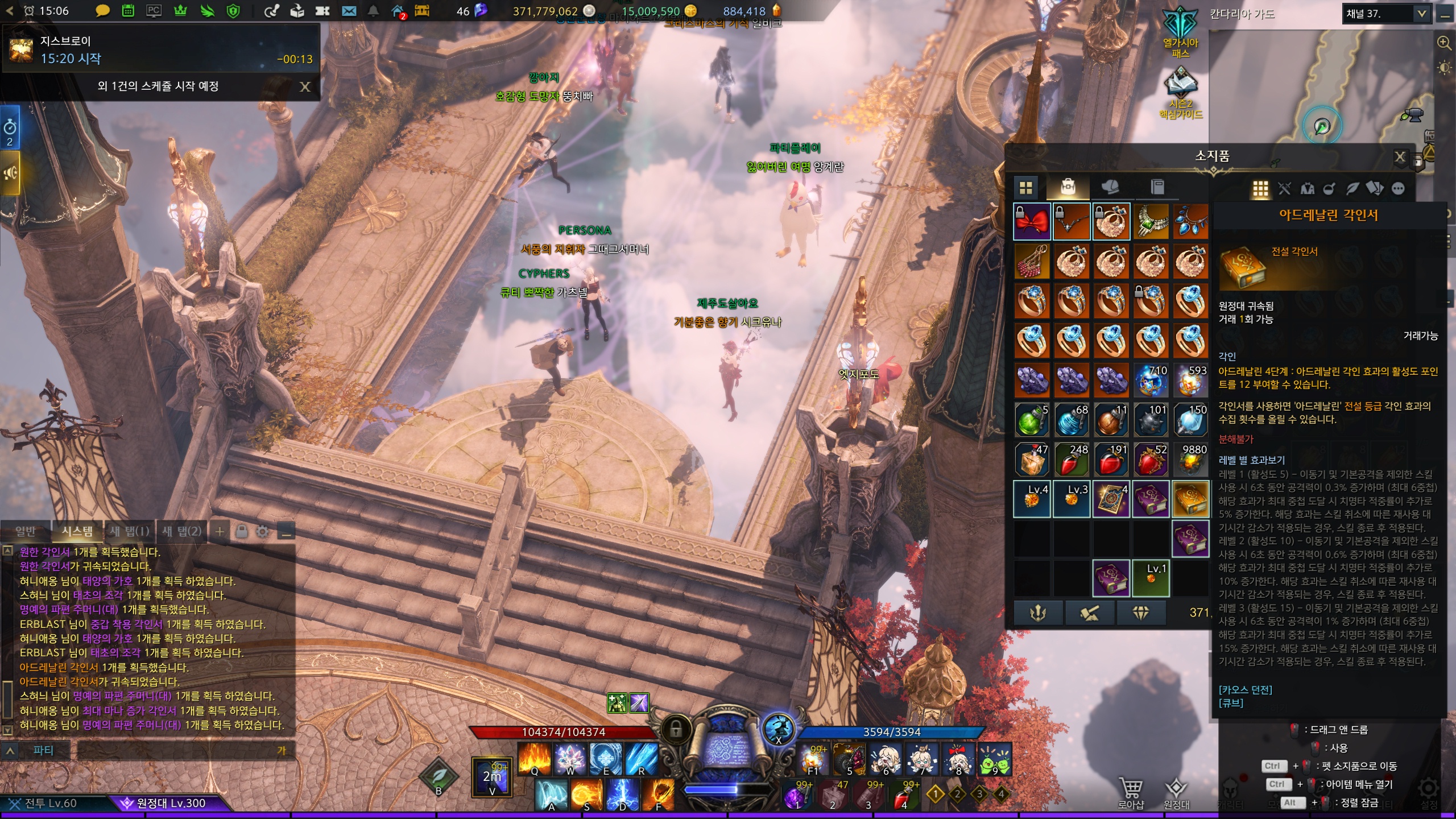This screenshot has width=1456, height=819.
Task: Add a new chat tab
Action: 220,532
